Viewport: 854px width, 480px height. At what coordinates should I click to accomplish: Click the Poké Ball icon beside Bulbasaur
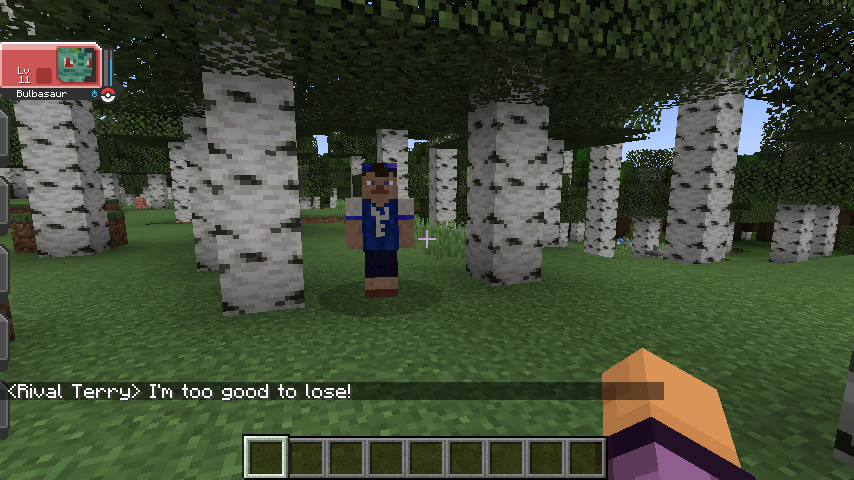click(x=108, y=94)
